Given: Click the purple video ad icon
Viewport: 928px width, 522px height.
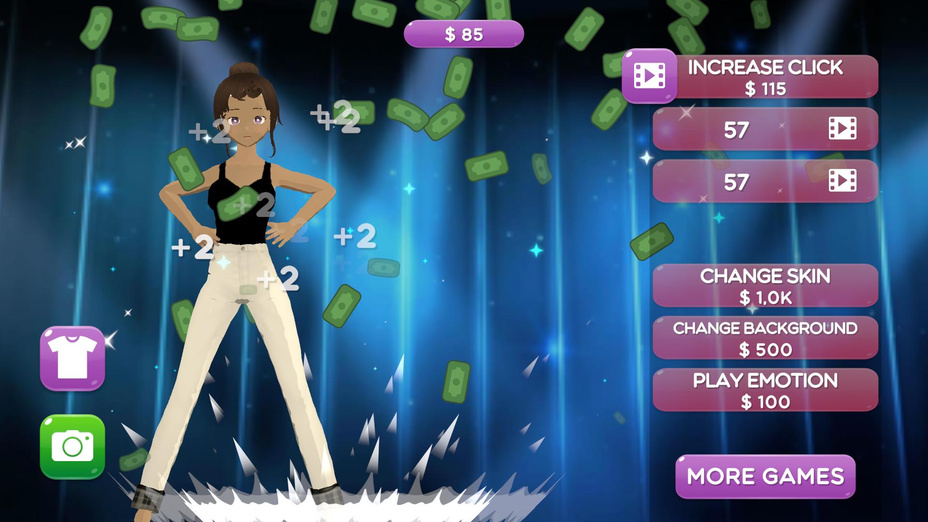Looking at the screenshot, I should pyautogui.click(x=649, y=76).
